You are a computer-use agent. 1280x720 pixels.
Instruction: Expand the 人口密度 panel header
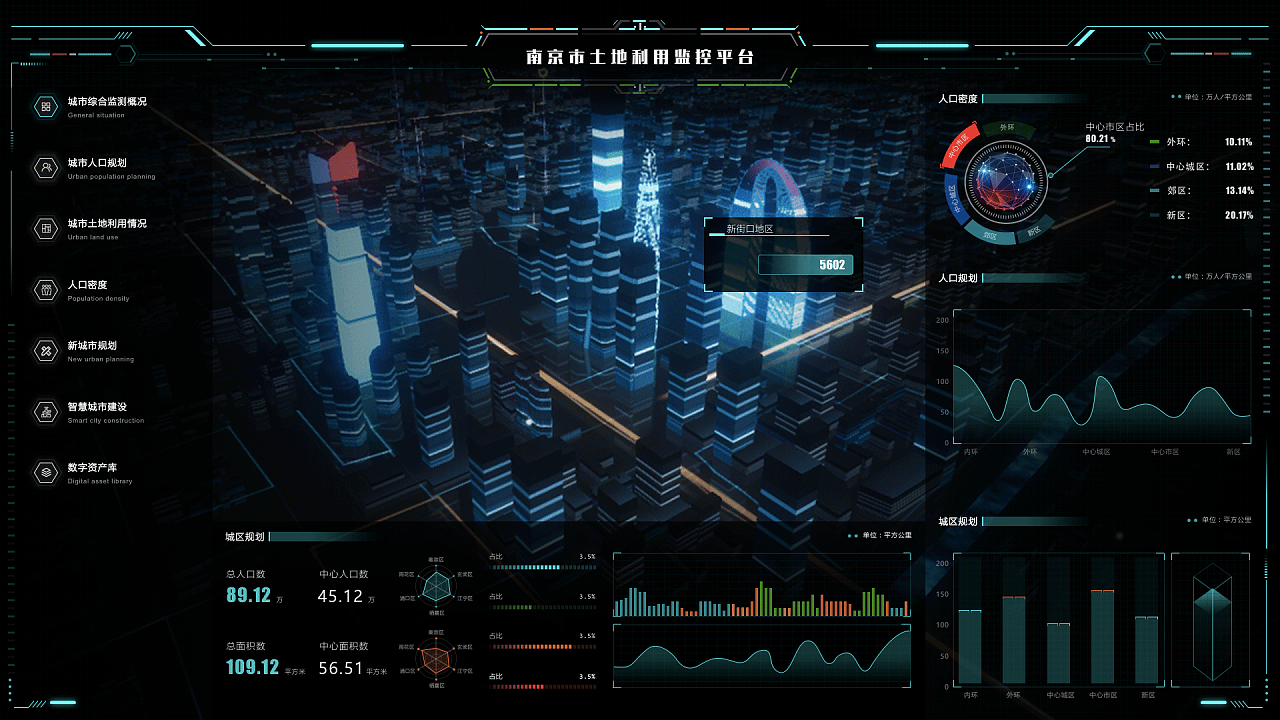point(960,98)
